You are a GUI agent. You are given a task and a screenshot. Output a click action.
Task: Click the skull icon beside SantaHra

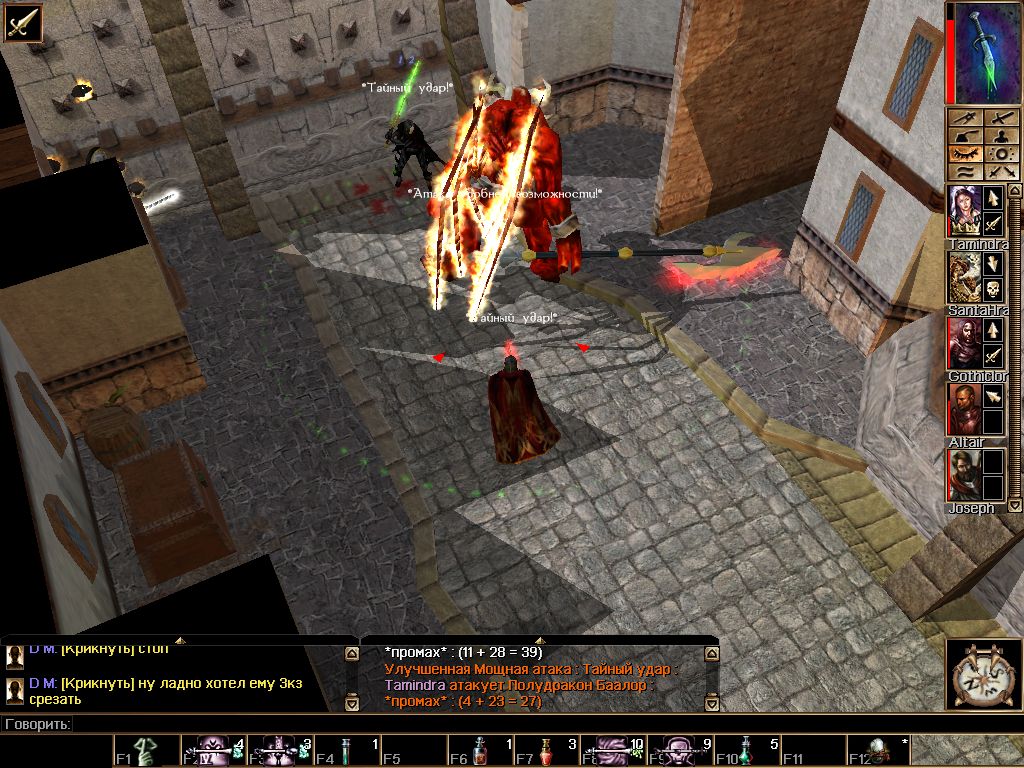coord(993,289)
